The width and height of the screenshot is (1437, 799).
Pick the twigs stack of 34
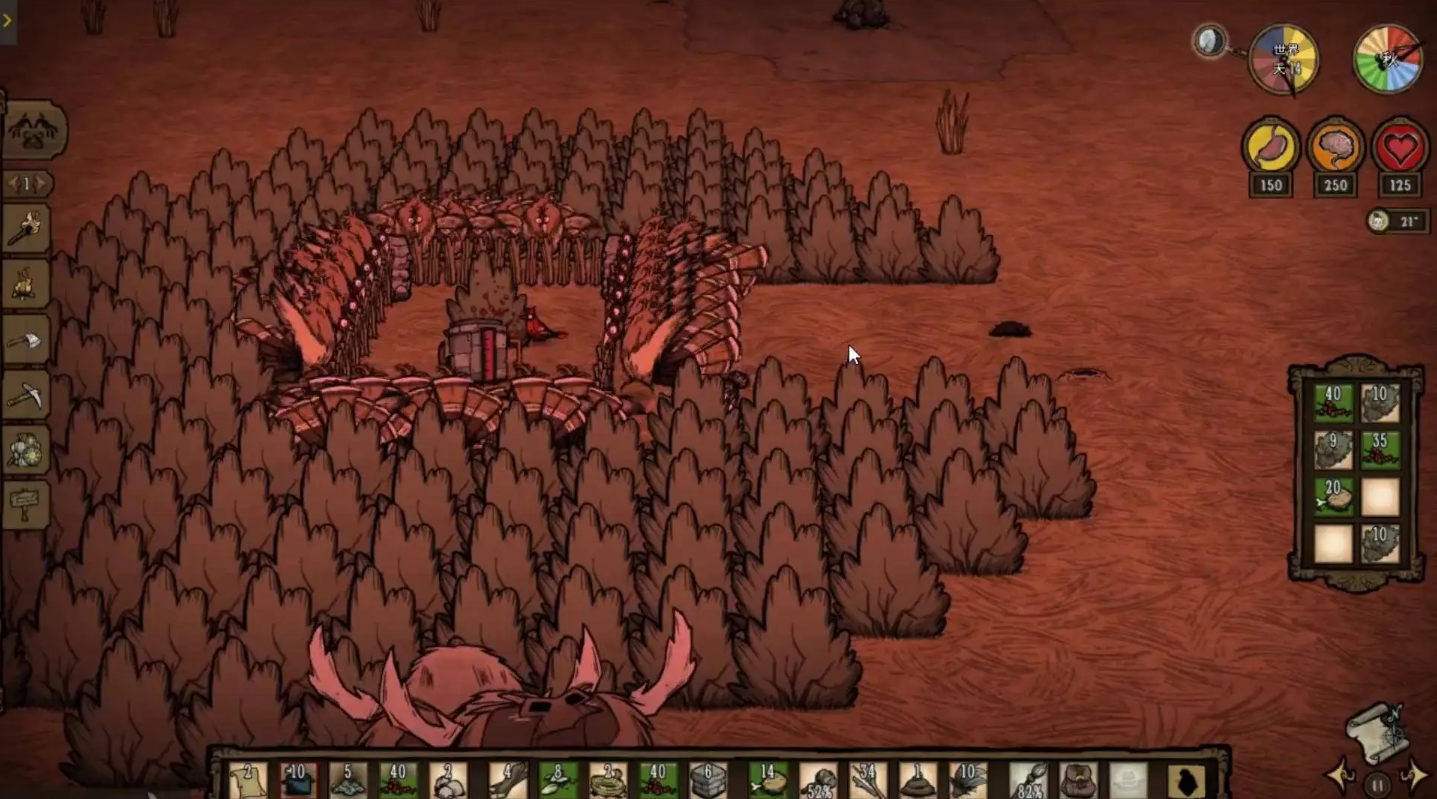867,780
